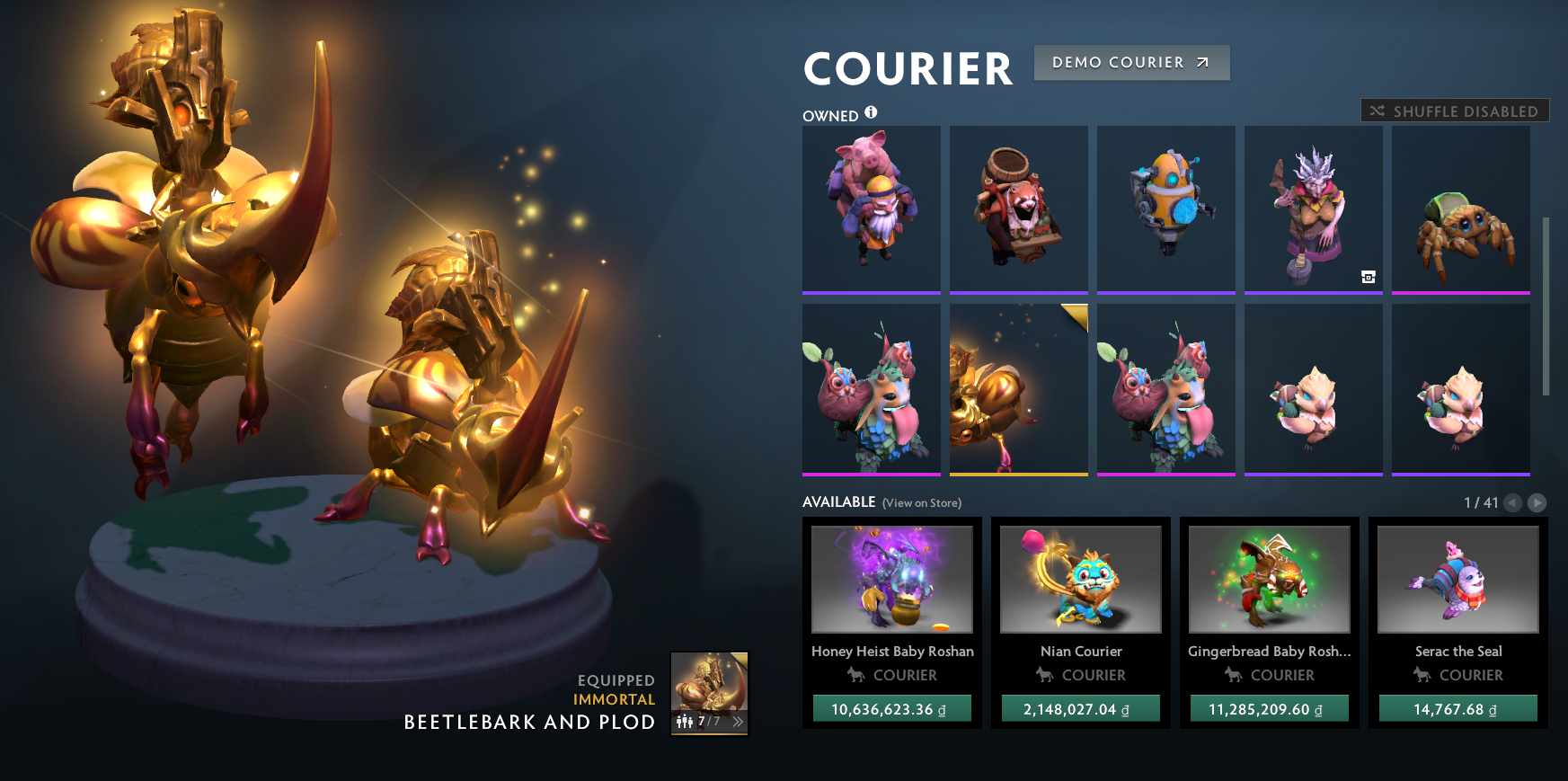The width and height of the screenshot is (1568, 781).
Task: Follow the View on Store link
Action: (x=922, y=503)
